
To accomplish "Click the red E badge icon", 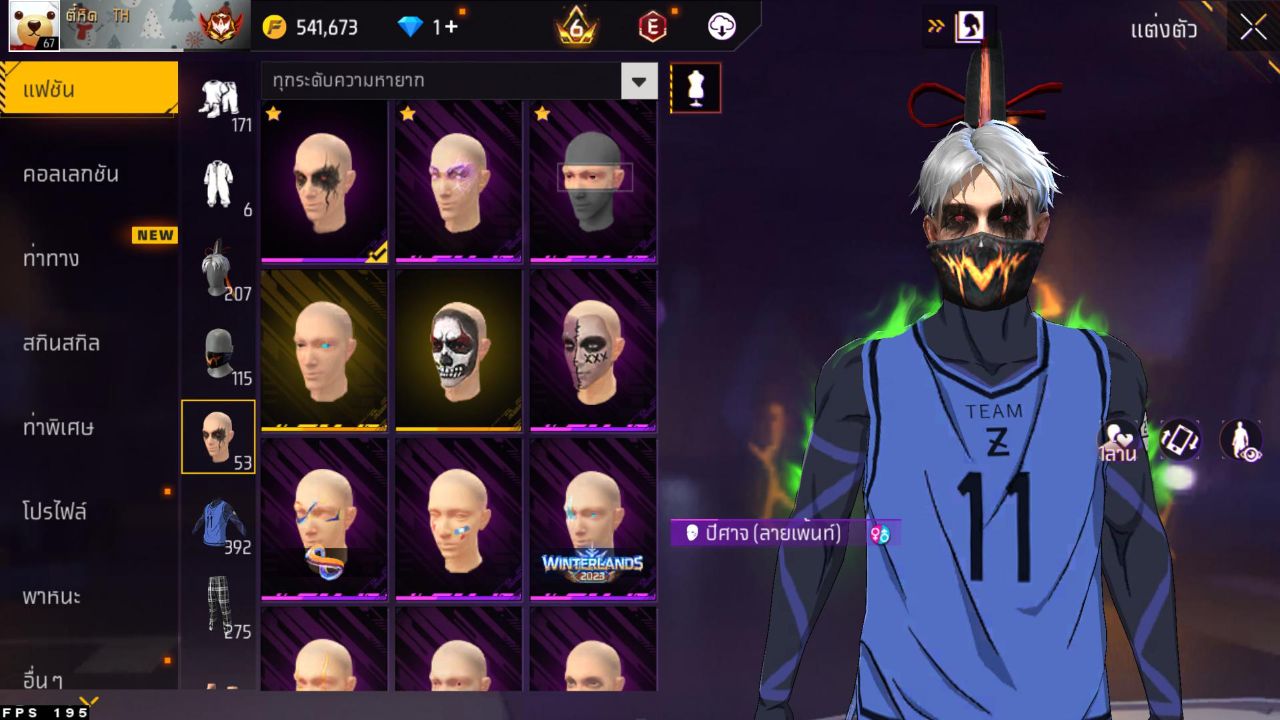I will 652,27.
